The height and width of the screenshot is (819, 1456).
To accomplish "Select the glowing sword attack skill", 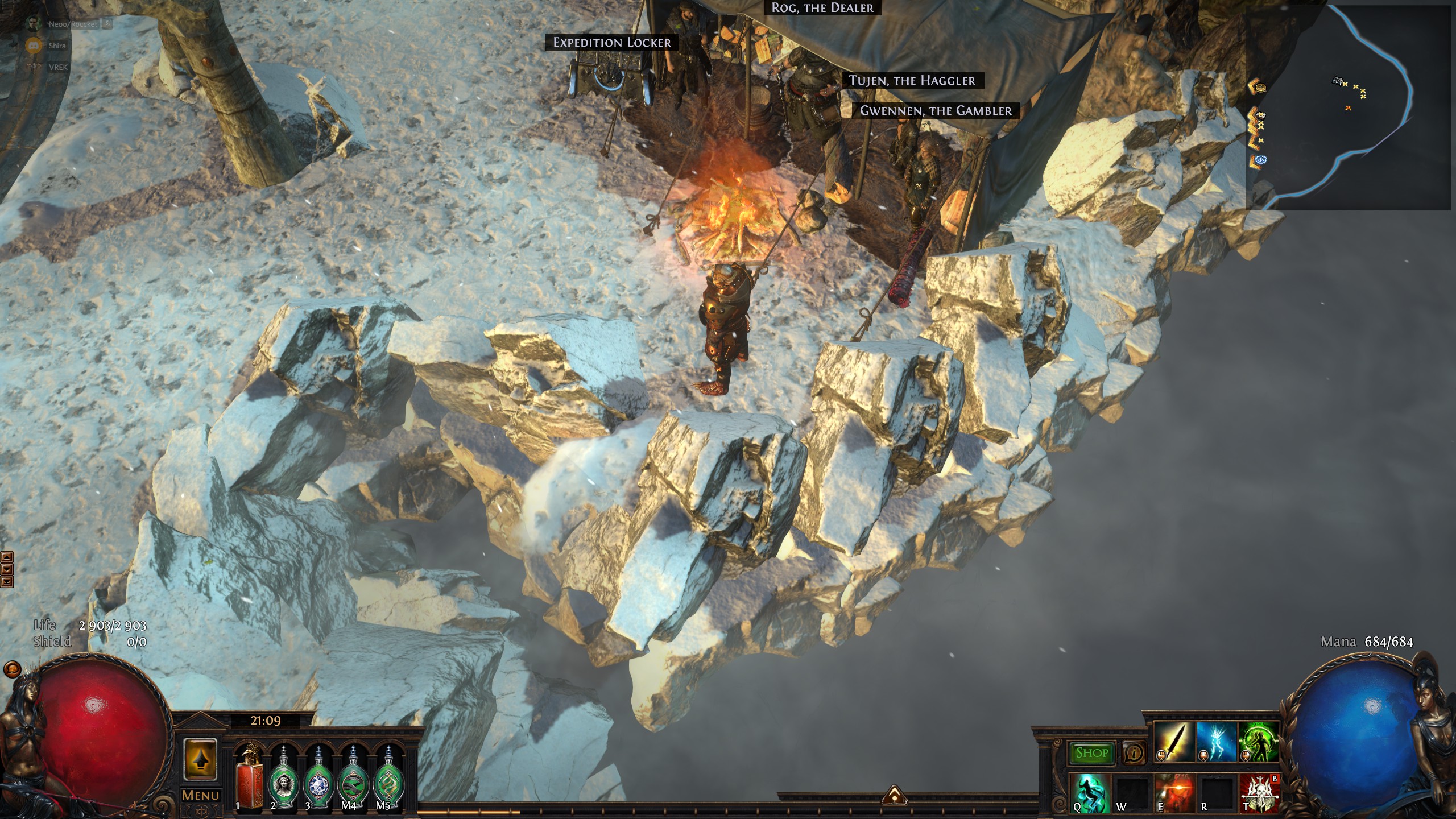I will tap(1173, 741).
